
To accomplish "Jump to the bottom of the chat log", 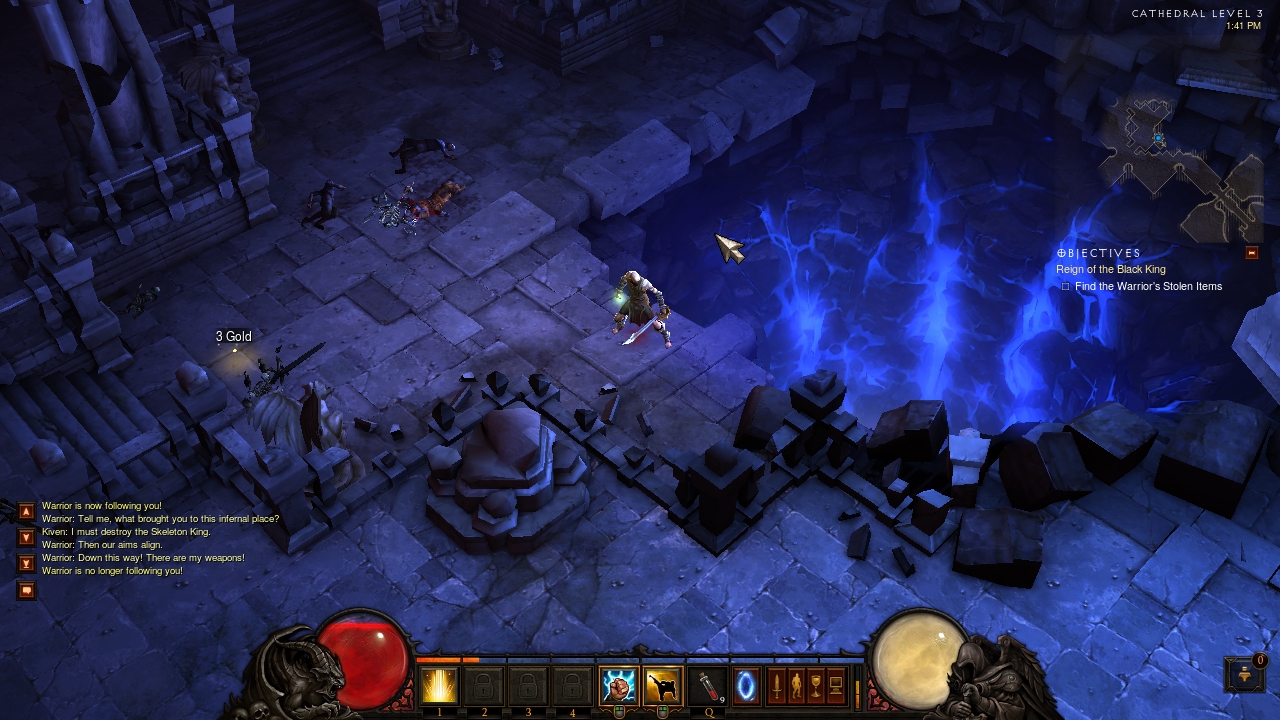I will [26, 563].
